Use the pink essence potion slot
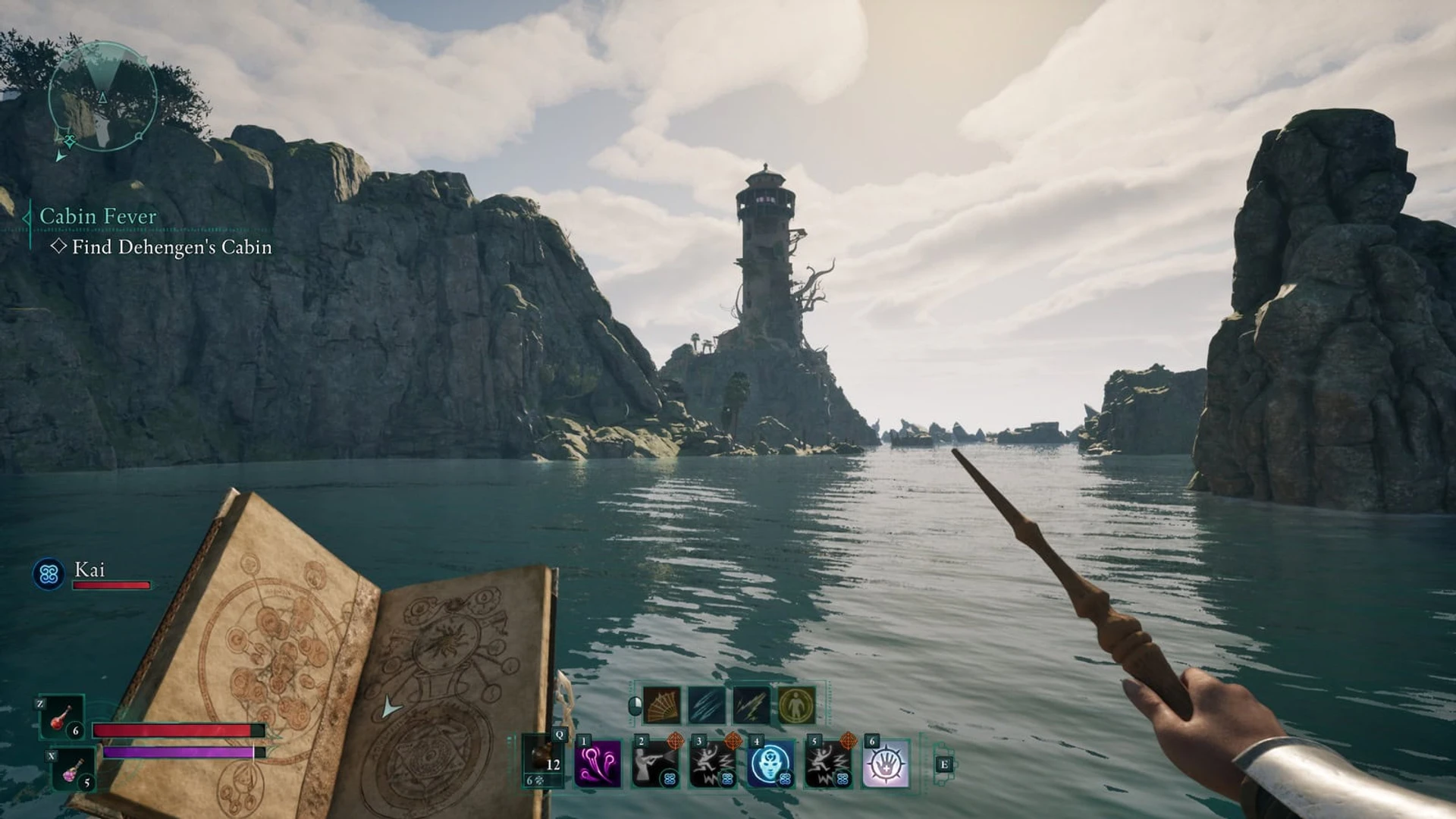 coord(74,770)
